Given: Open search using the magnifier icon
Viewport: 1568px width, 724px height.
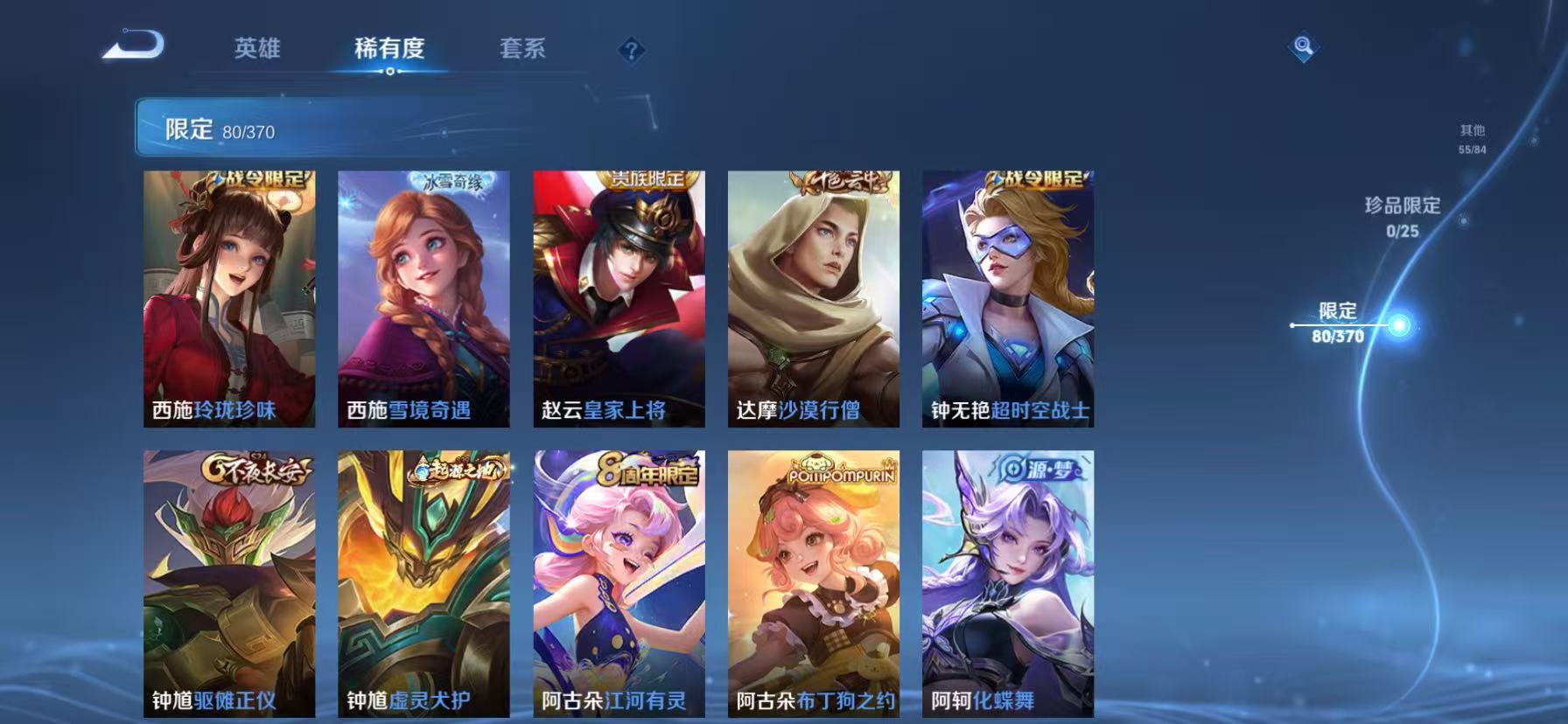Looking at the screenshot, I should [x=1304, y=46].
